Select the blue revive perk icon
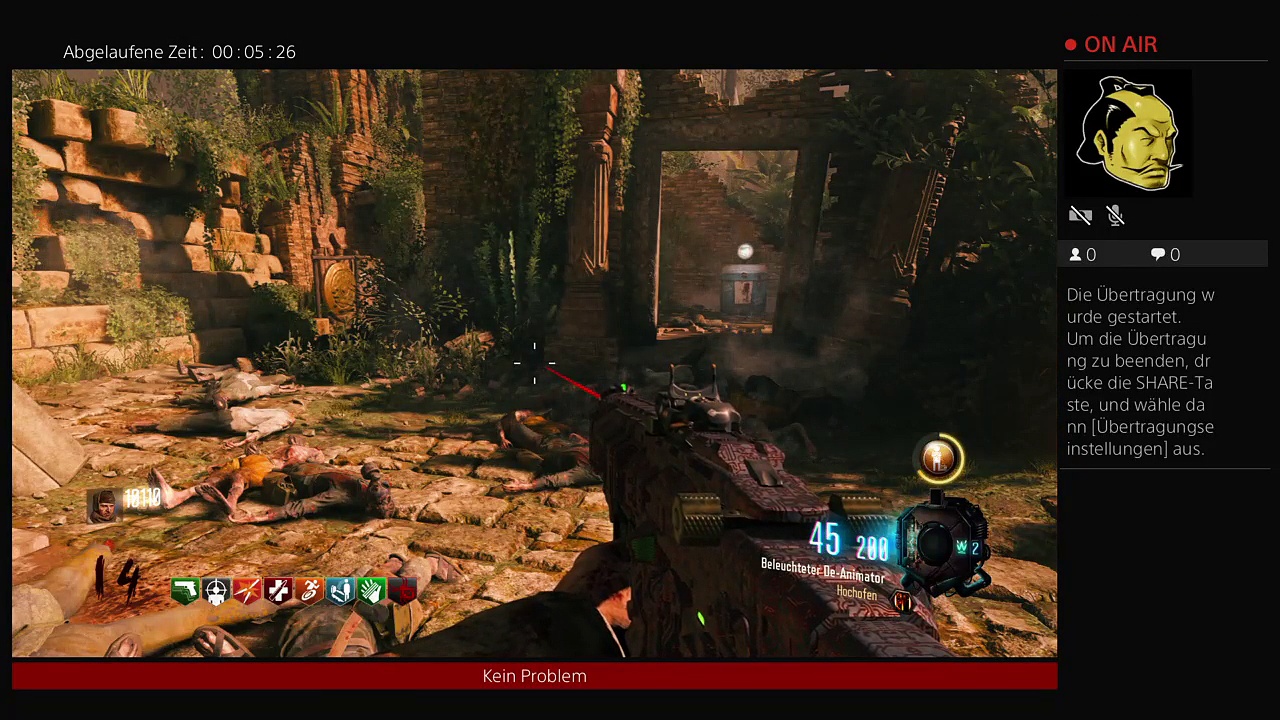1280x720 pixels. click(340, 591)
